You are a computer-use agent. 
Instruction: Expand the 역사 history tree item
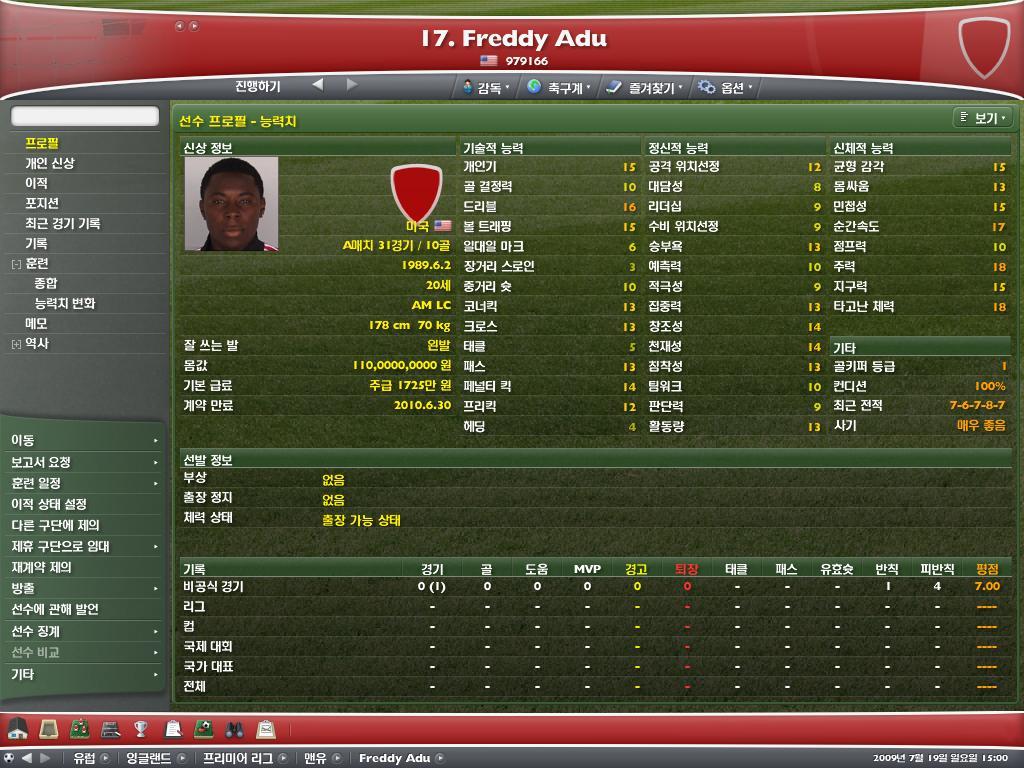(x=16, y=344)
